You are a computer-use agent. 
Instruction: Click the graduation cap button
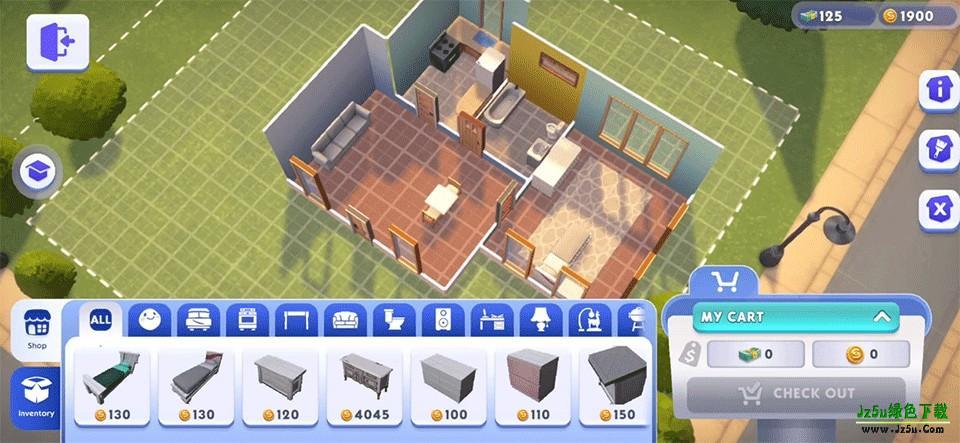[x=38, y=172]
